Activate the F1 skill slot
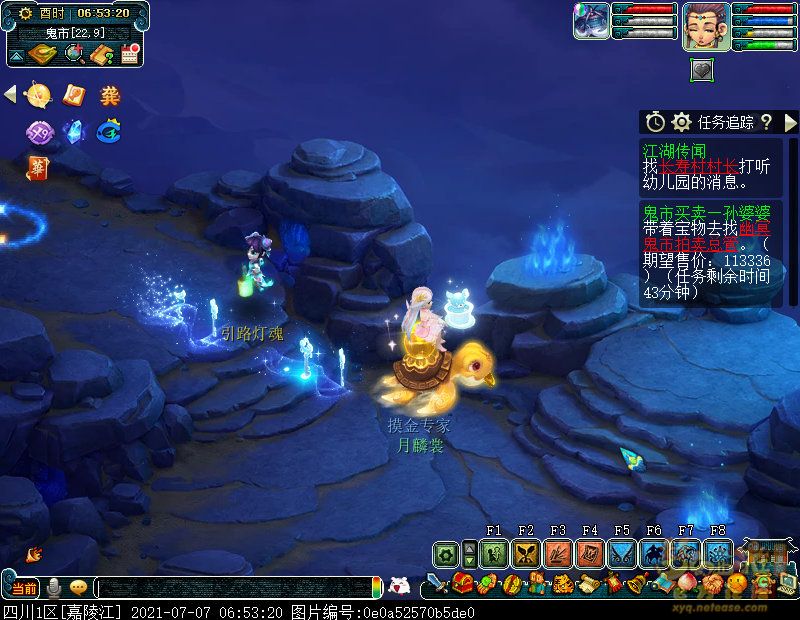This screenshot has width=800, height=620. [x=493, y=553]
